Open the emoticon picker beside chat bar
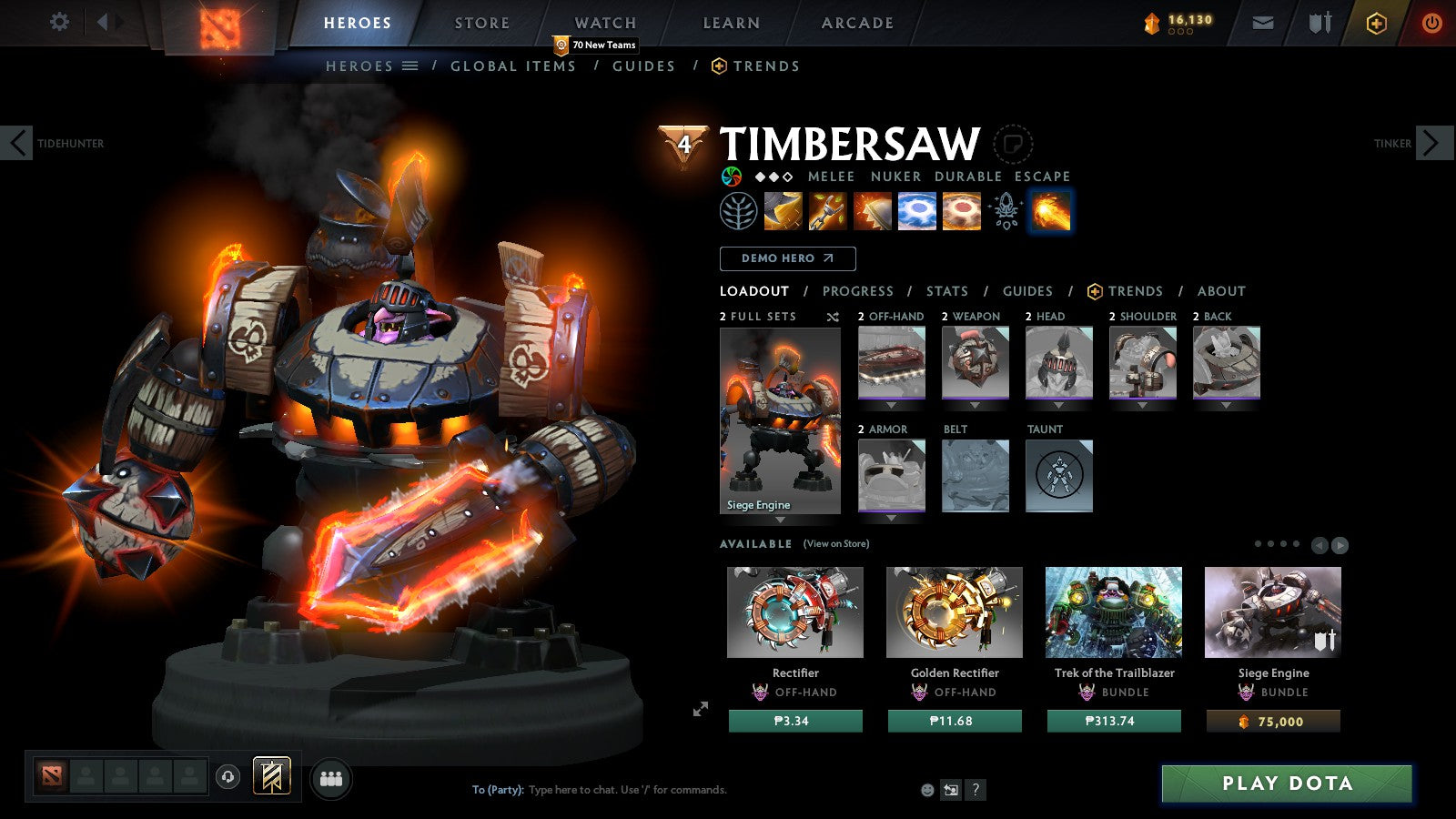This screenshot has height=819, width=1456. click(x=925, y=790)
